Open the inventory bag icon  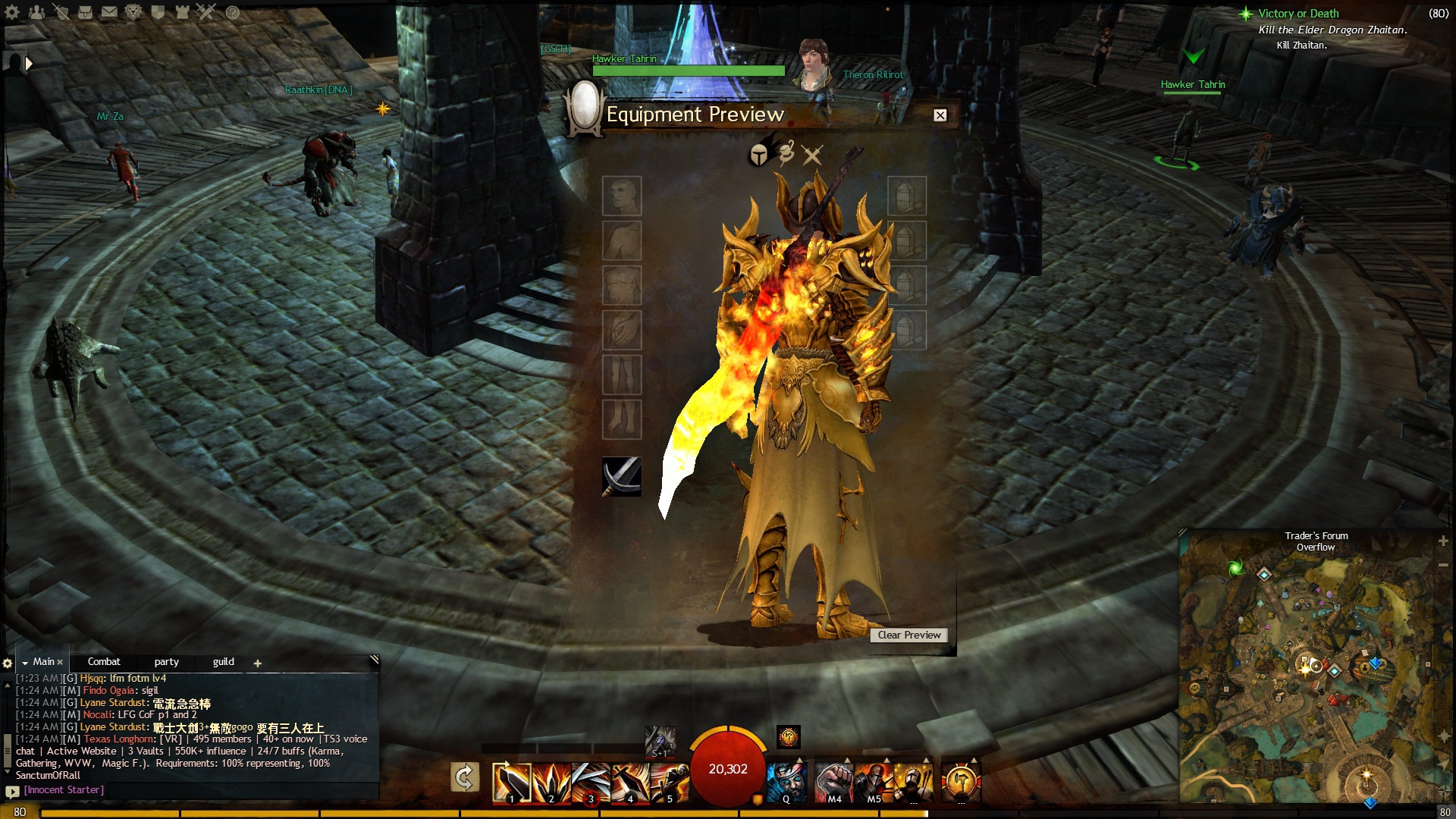(x=85, y=12)
